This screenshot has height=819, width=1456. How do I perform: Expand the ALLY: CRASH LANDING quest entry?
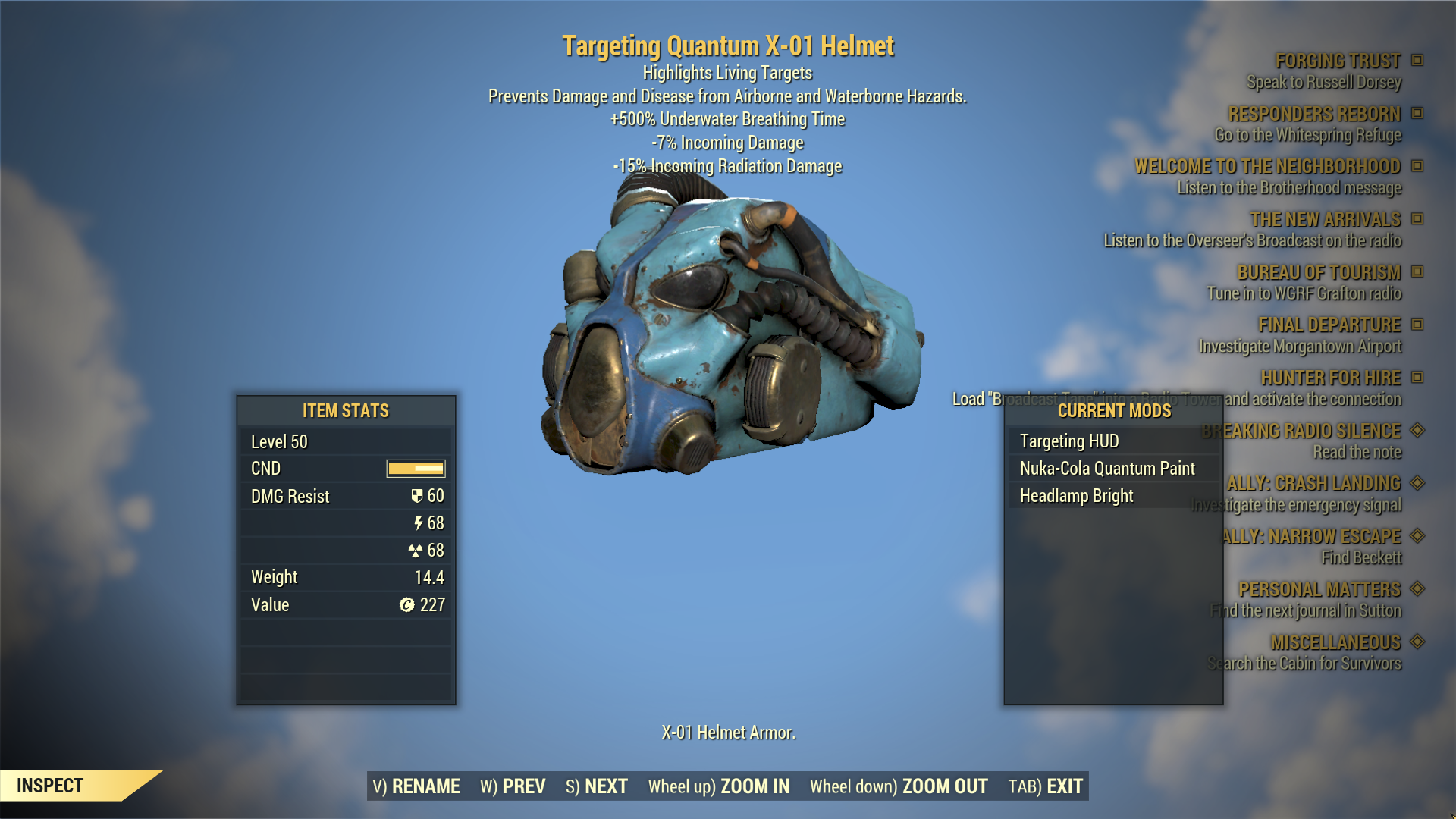point(1417,483)
